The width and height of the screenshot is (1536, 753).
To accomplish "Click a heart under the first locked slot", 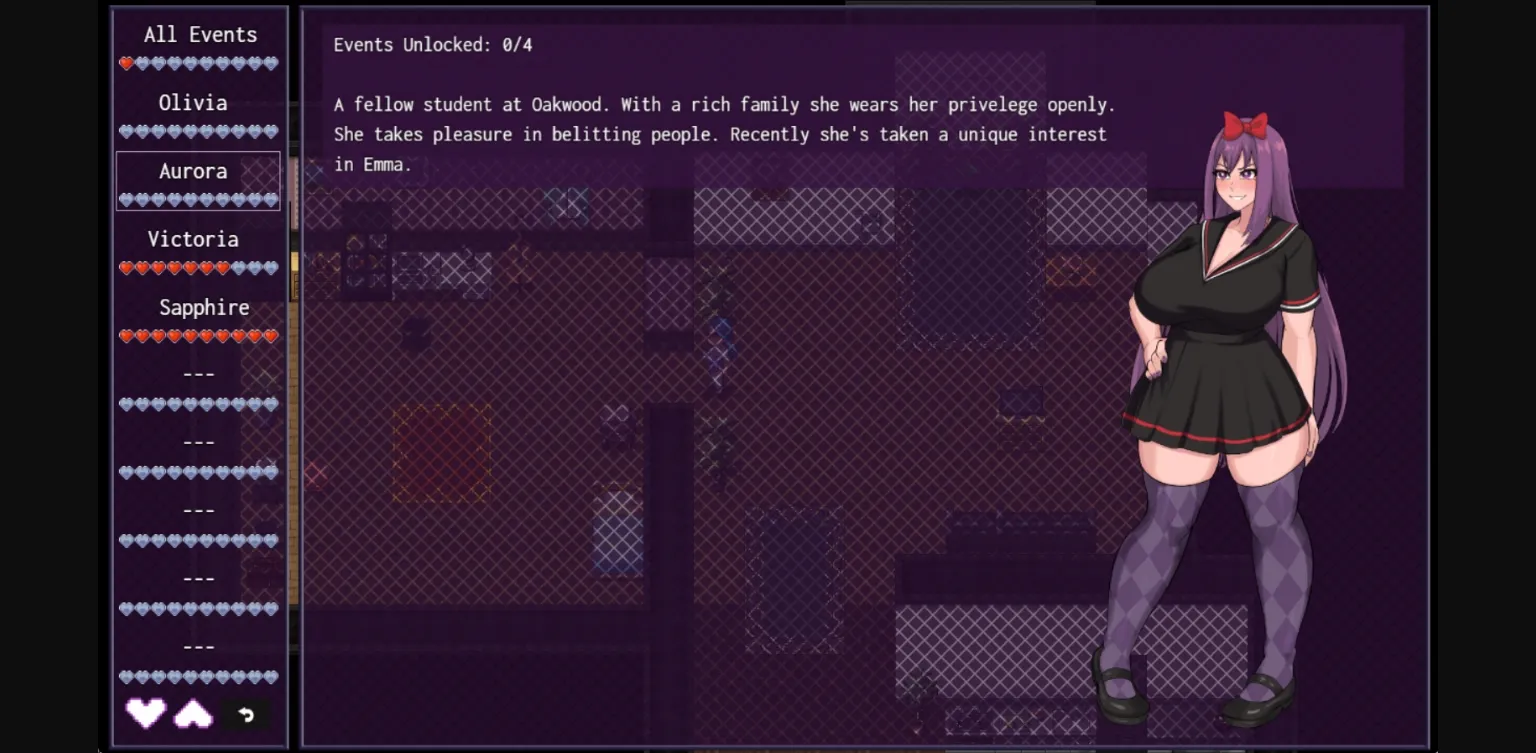I will pos(197,404).
